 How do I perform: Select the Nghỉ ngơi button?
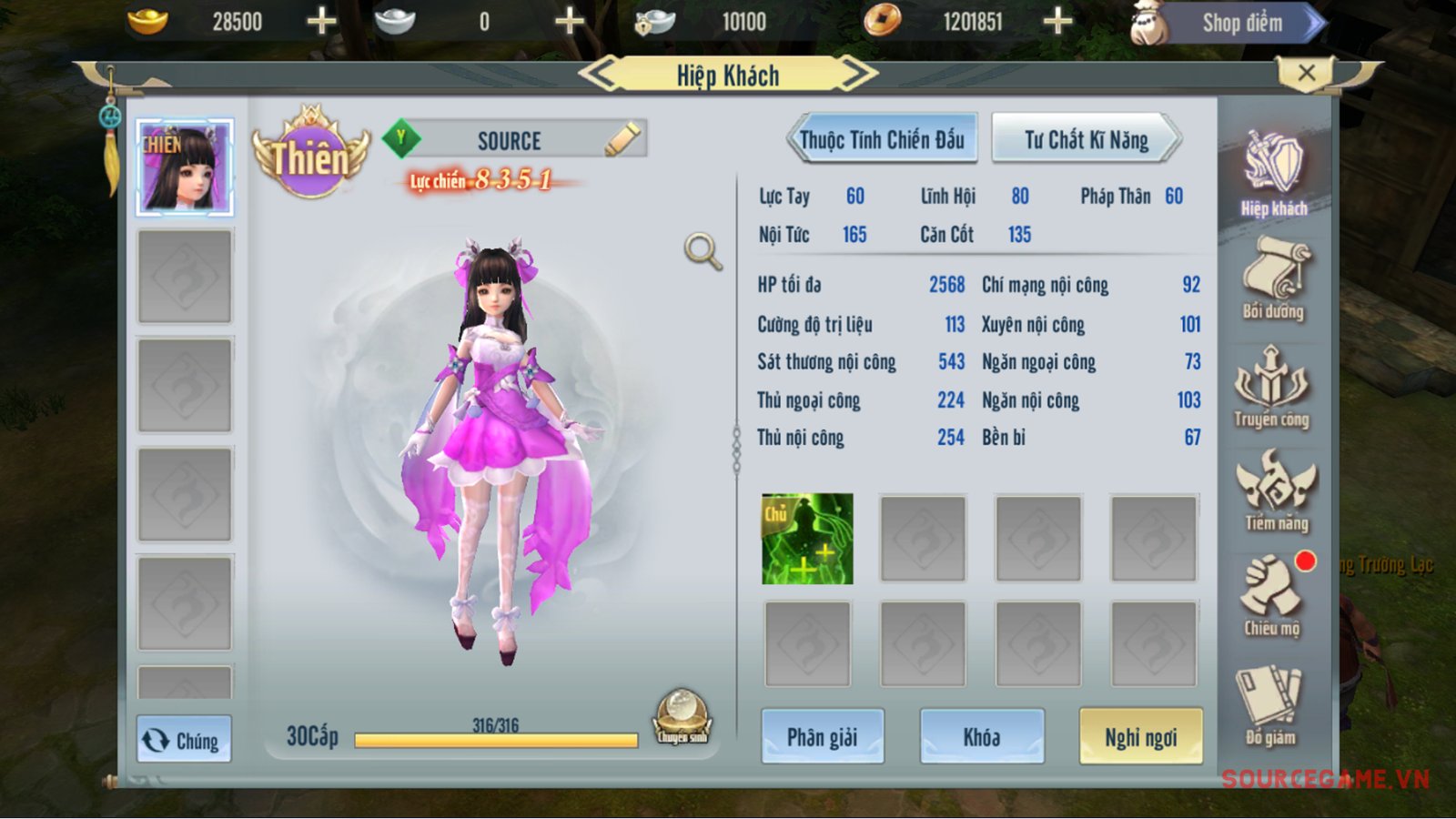click(1140, 736)
